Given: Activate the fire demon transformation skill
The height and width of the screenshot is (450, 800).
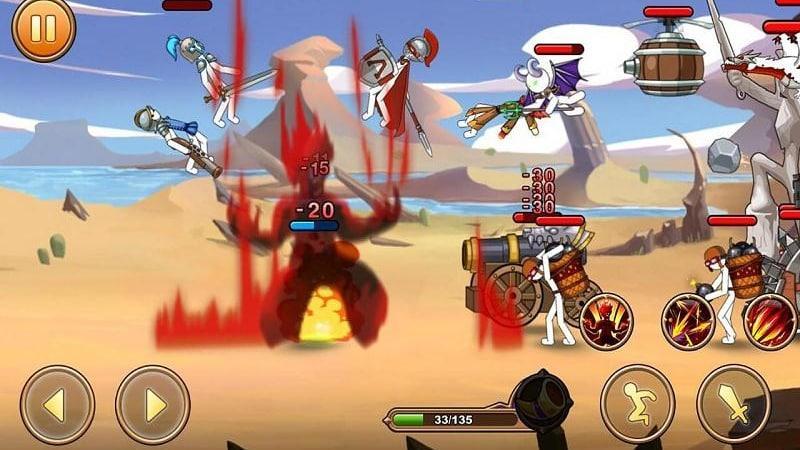Looking at the screenshot, I should click(606, 321).
